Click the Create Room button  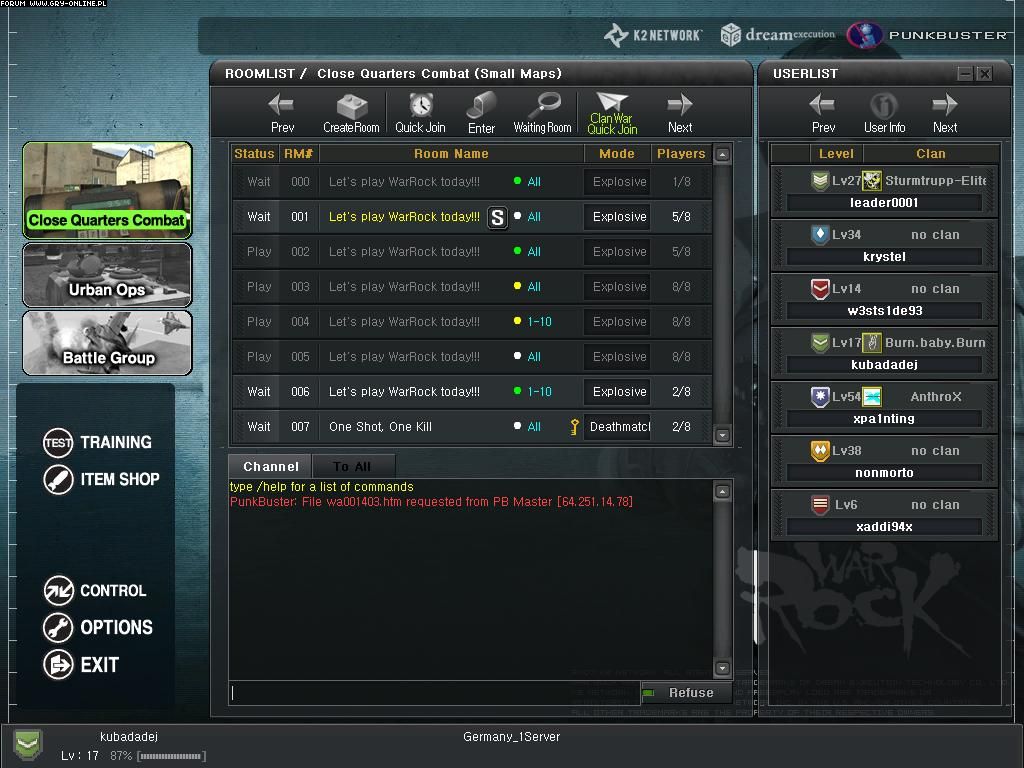(351, 113)
